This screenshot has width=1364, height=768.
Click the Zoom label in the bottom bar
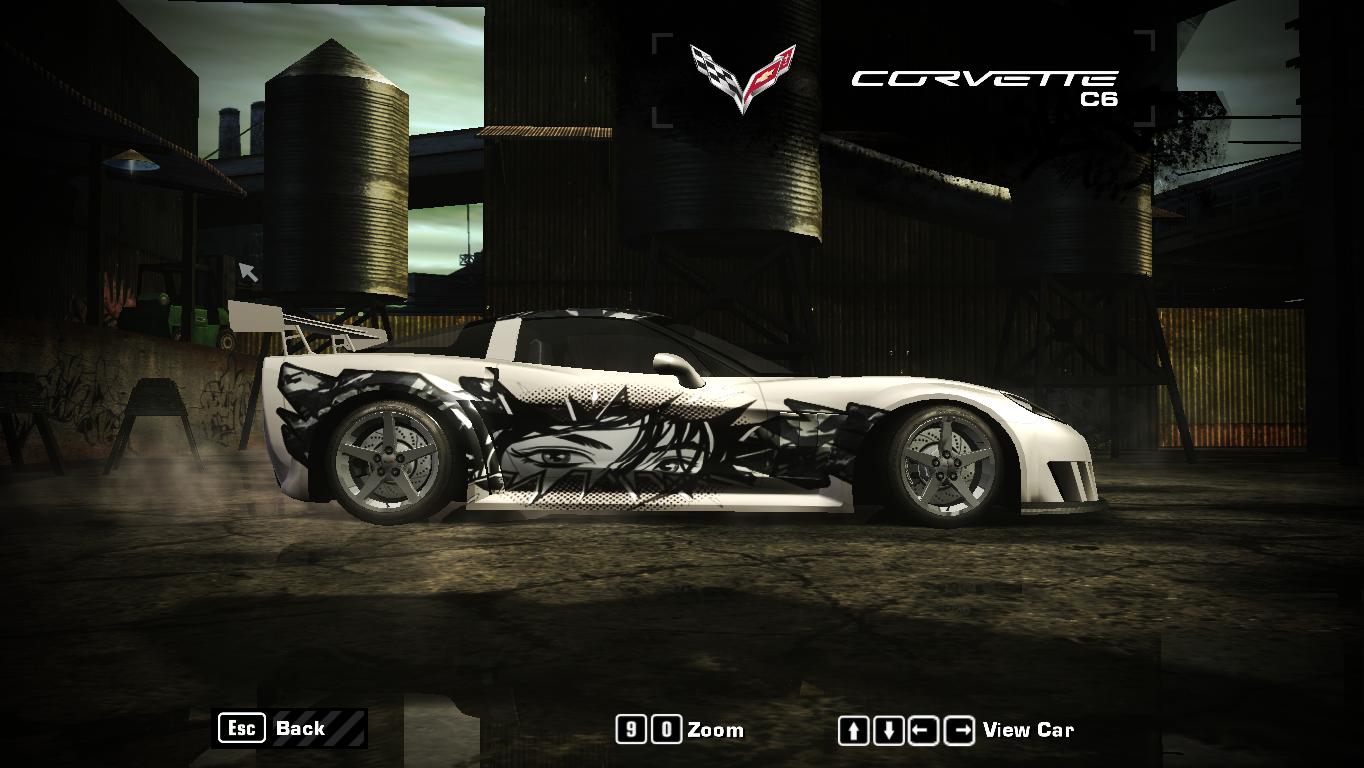pyautogui.click(x=716, y=730)
